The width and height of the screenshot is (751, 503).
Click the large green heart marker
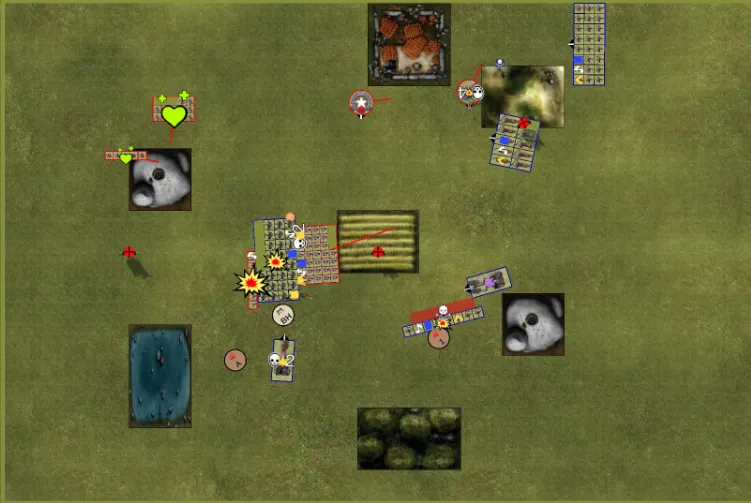click(x=174, y=115)
